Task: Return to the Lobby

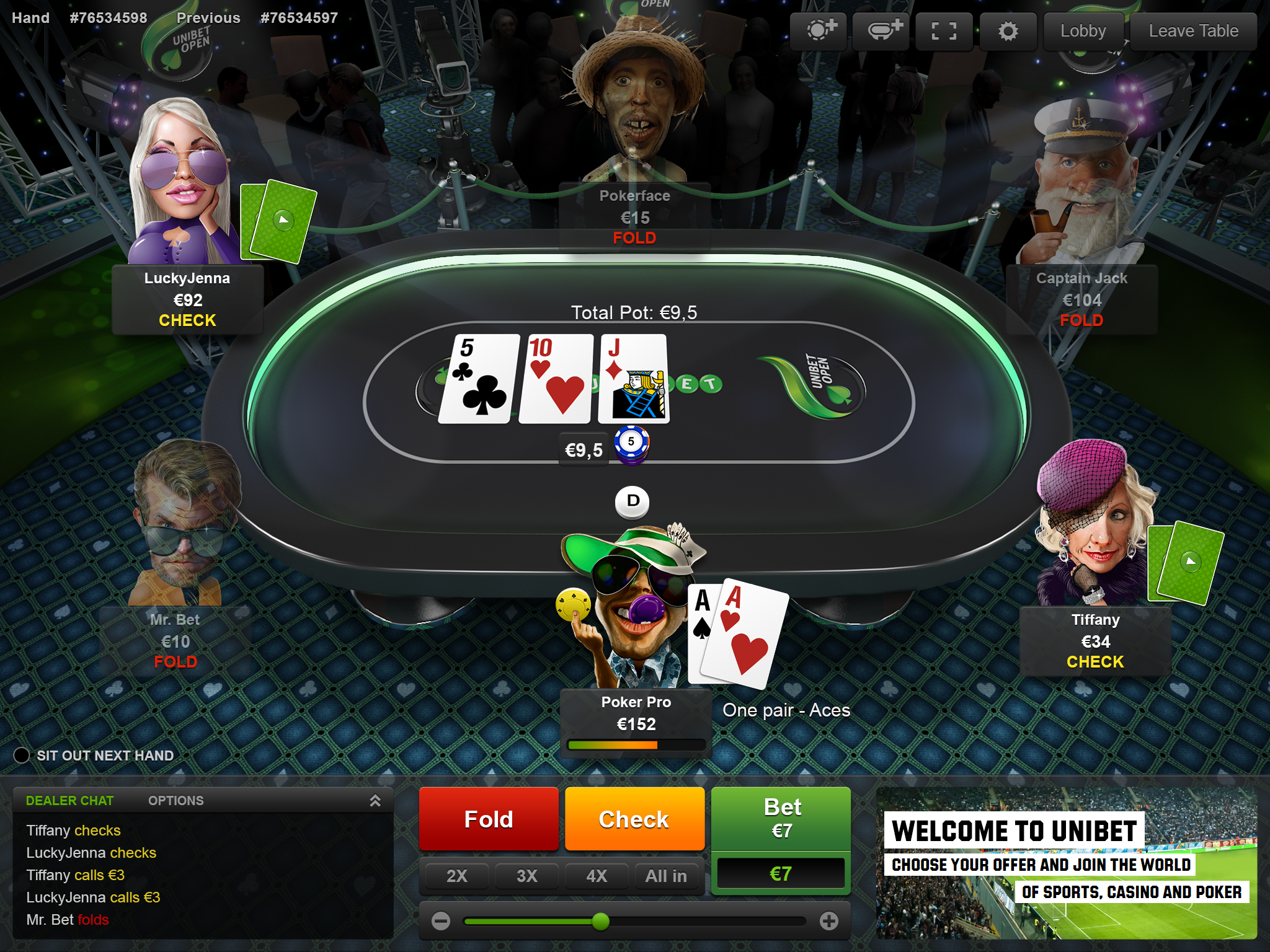Action: coord(1083,31)
